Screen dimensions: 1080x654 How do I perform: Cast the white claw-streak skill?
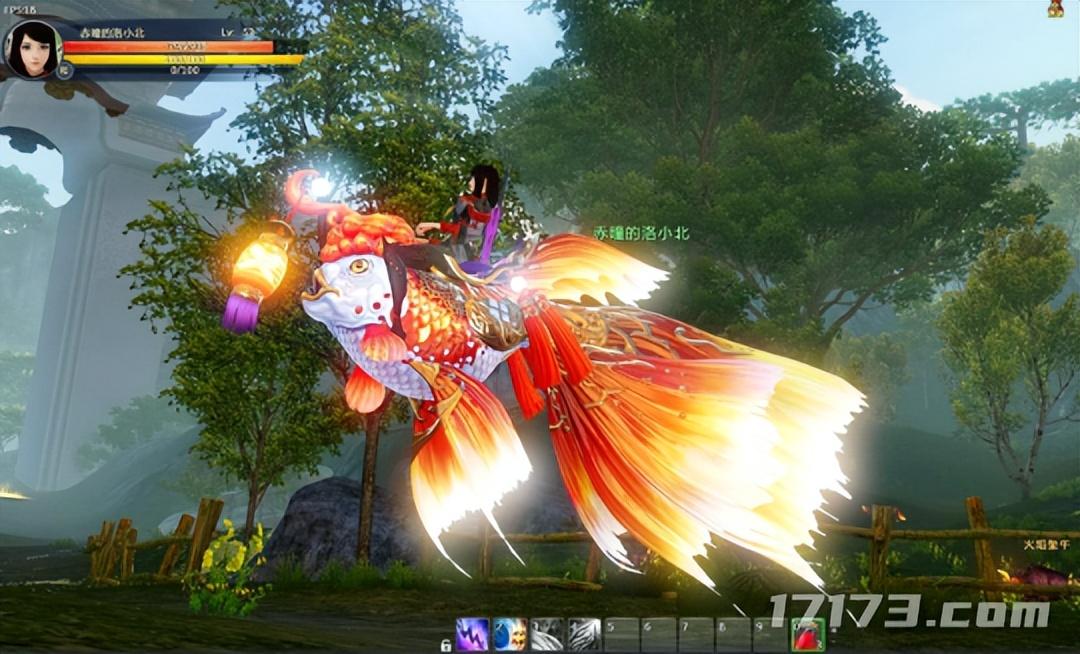pos(584,634)
